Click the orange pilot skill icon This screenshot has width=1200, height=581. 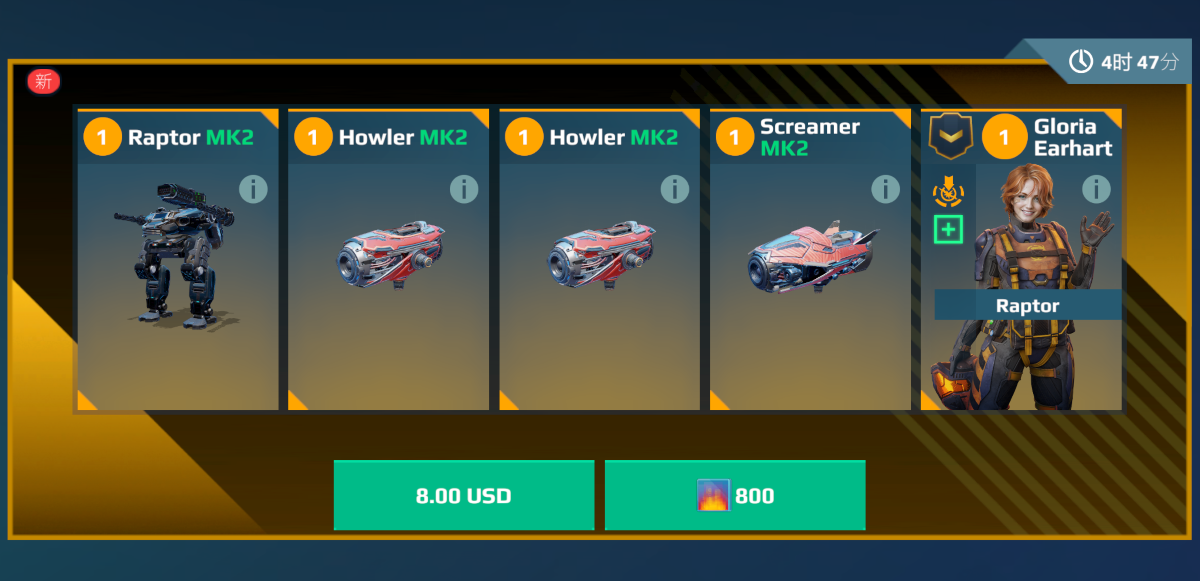(948, 190)
